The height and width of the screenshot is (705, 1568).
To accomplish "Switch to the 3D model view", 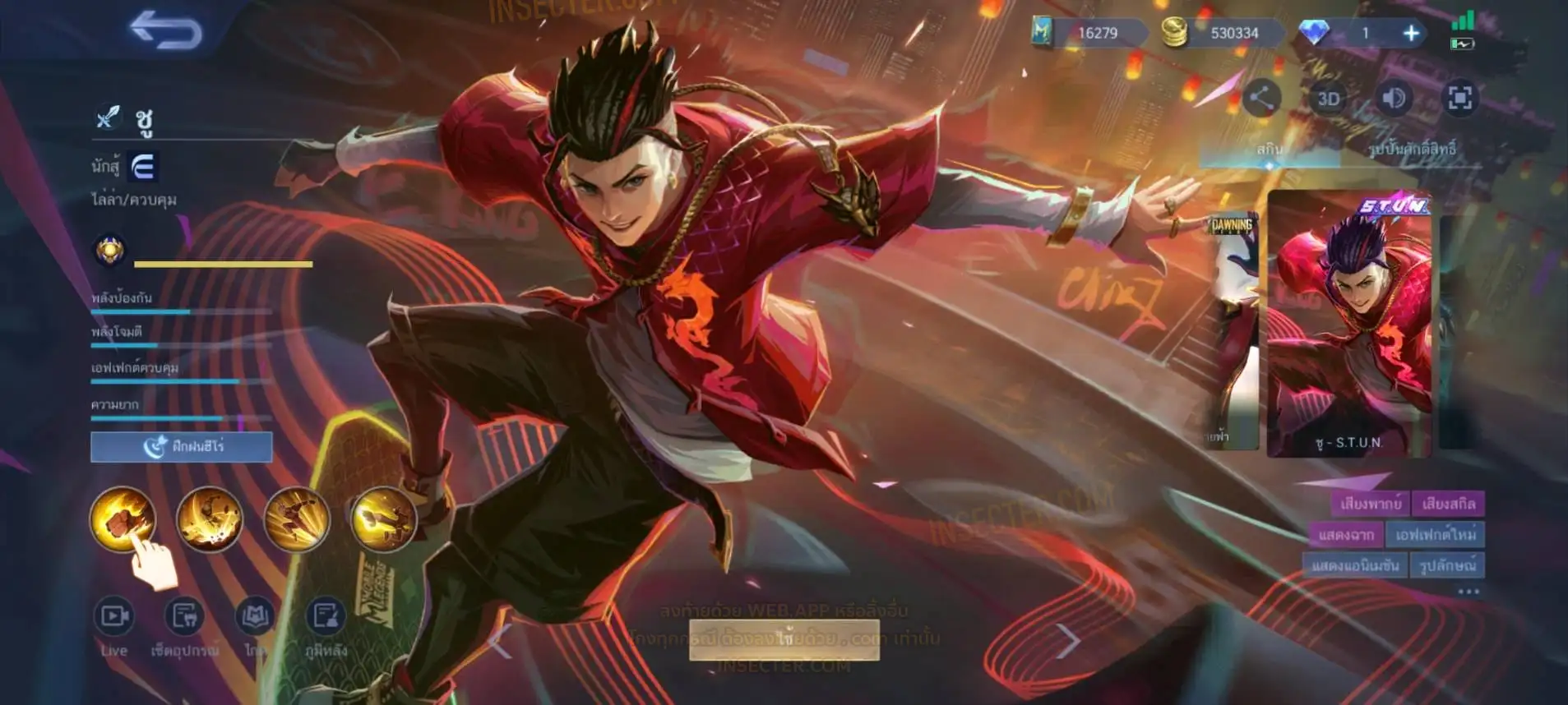I will pyautogui.click(x=1328, y=99).
